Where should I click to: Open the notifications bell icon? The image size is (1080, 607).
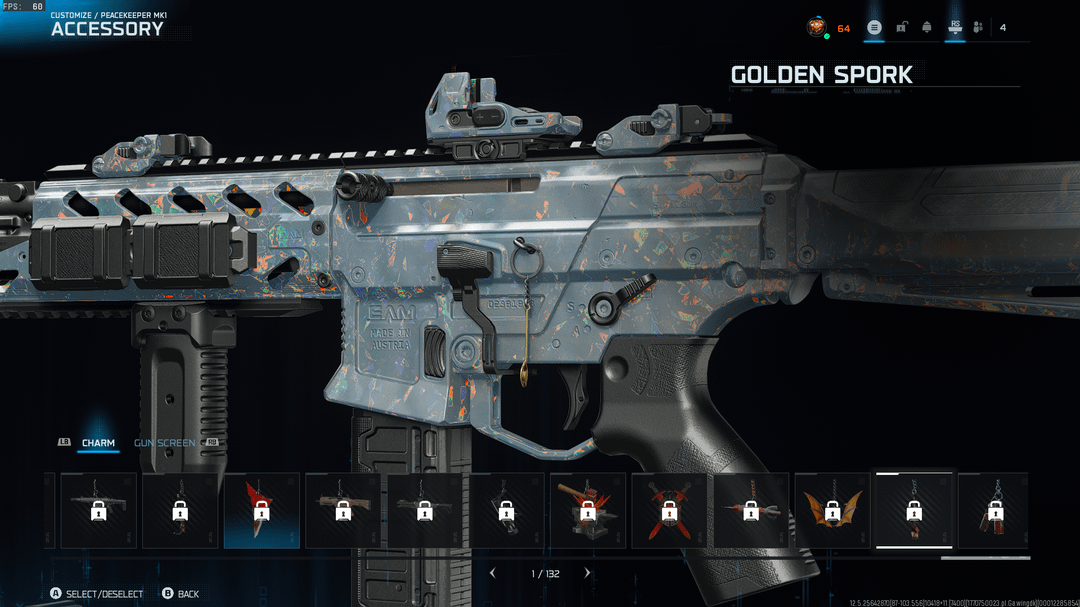click(x=927, y=27)
